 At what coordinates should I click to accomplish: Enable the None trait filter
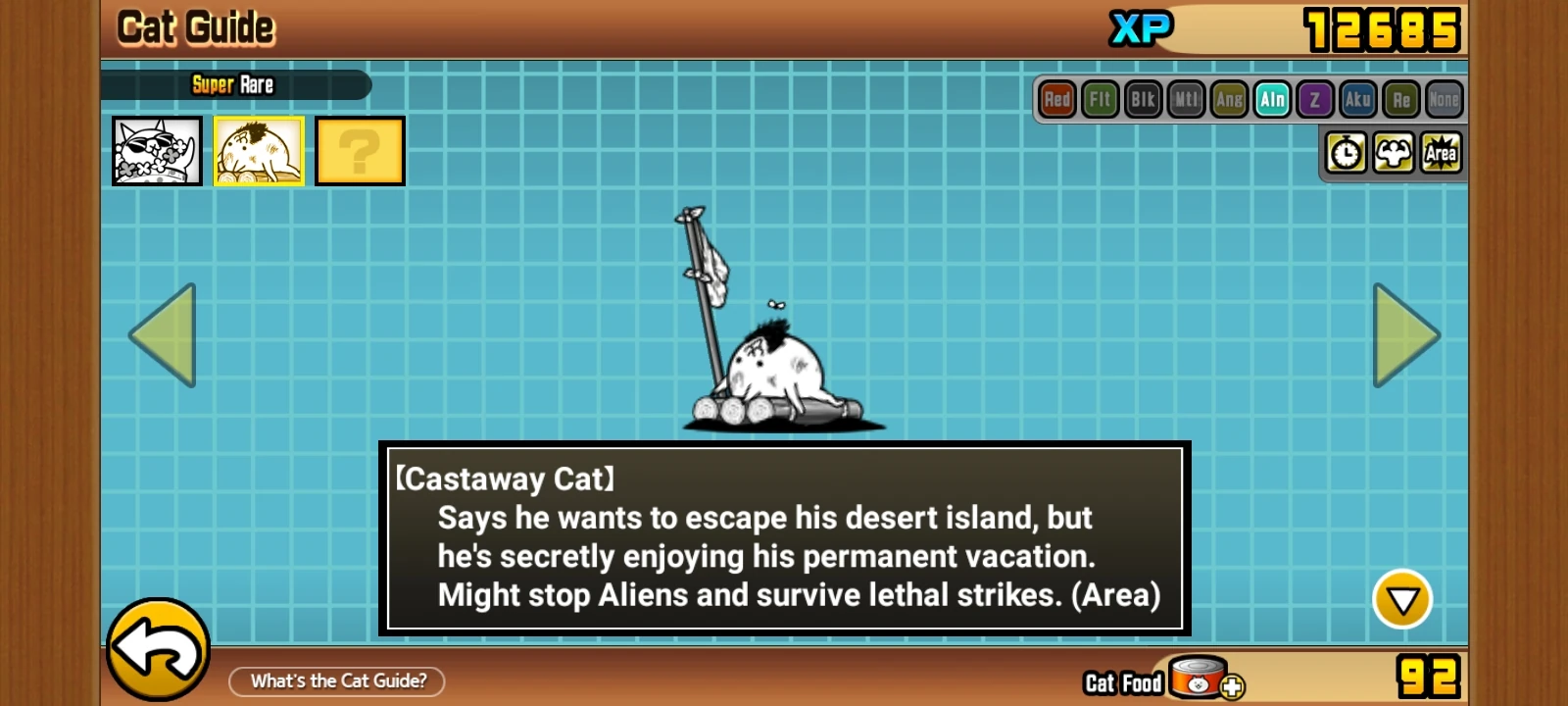(x=1444, y=98)
